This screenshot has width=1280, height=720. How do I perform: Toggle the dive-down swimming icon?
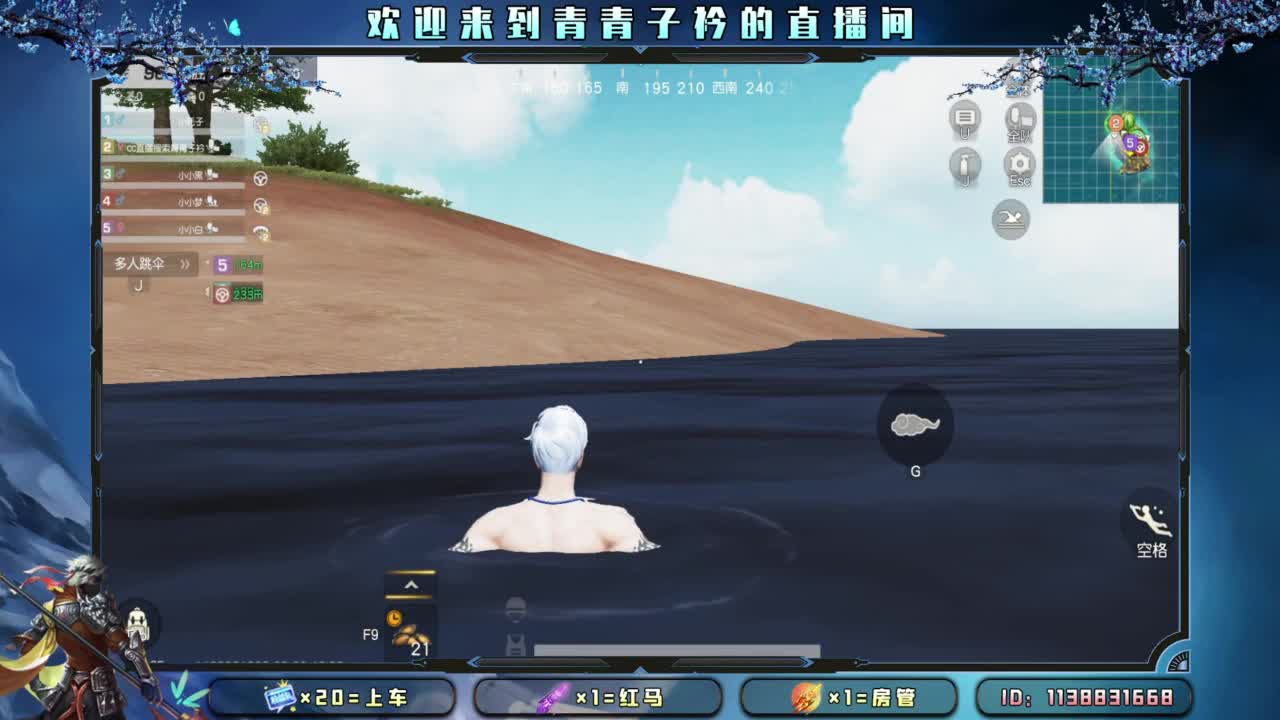(x=1008, y=218)
